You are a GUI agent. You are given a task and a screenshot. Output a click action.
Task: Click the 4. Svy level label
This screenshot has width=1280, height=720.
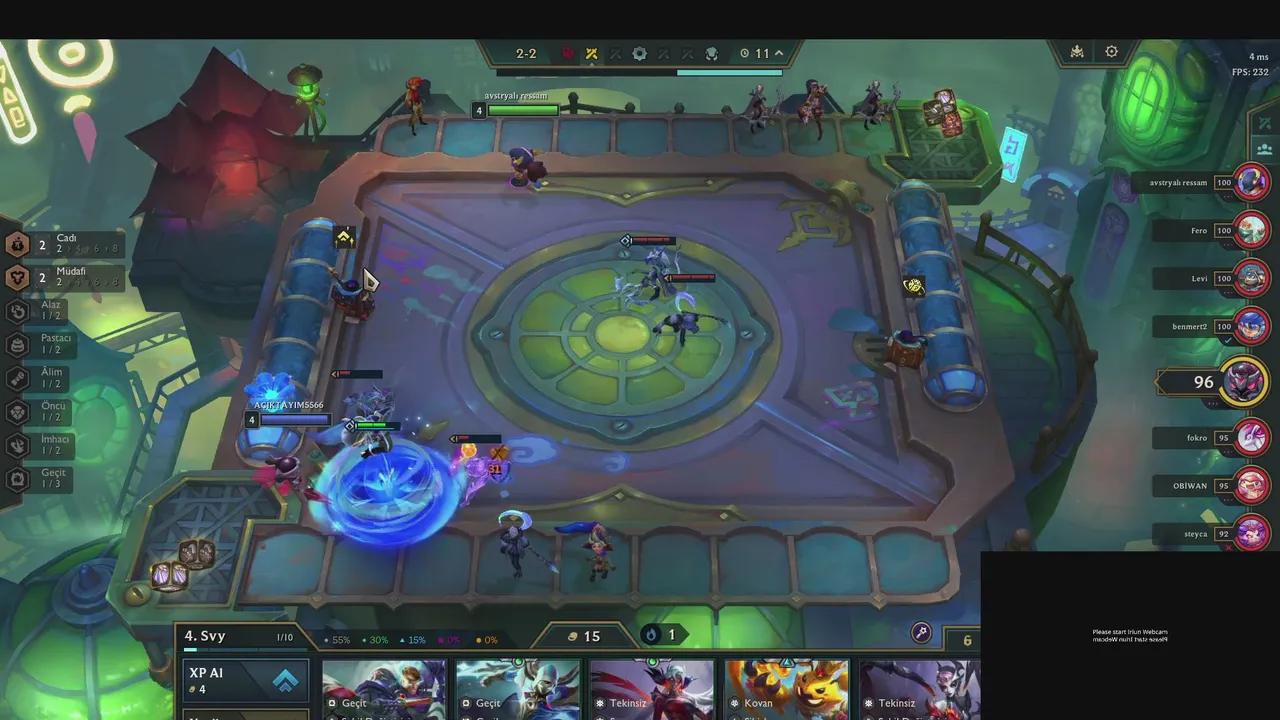point(206,636)
